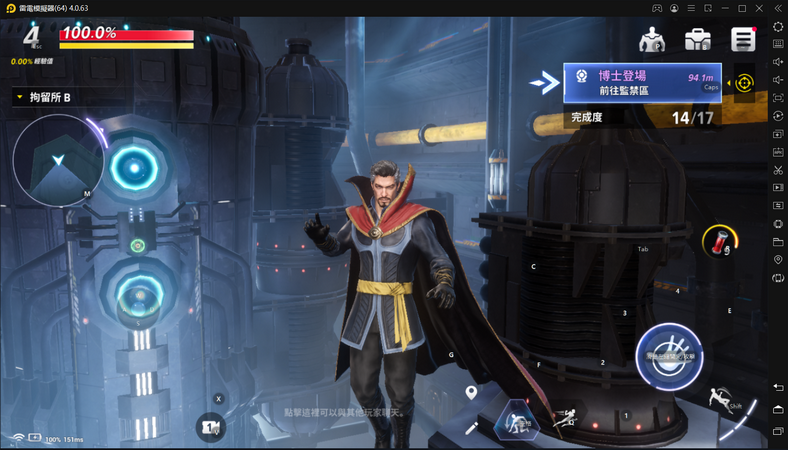The height and width of the screenshot is (450, 788).
Task: Tap the camera mode icon
Action: (x=210, y=427)
